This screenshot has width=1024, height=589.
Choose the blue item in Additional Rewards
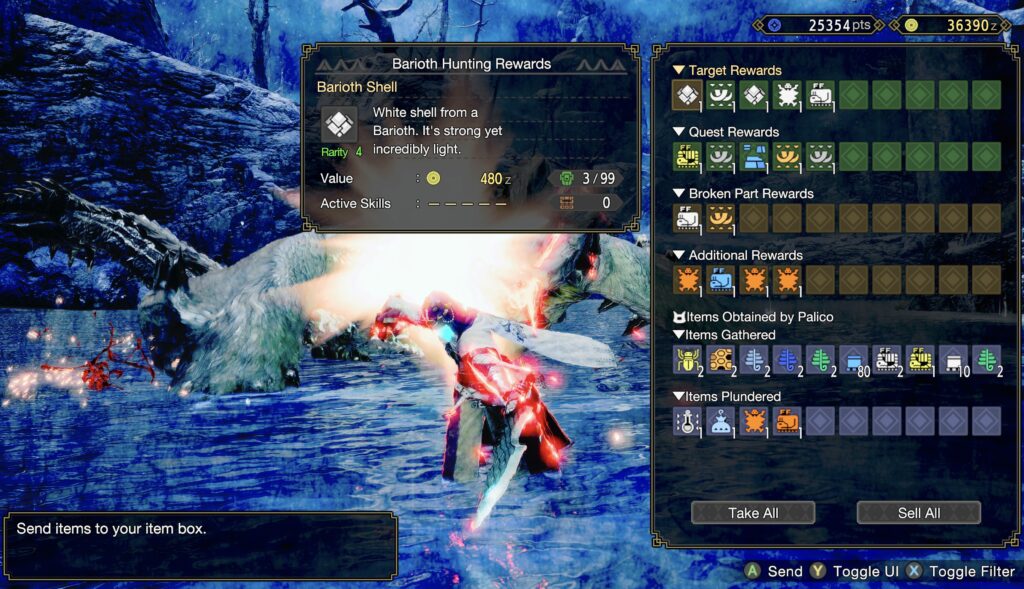[721, 280]
